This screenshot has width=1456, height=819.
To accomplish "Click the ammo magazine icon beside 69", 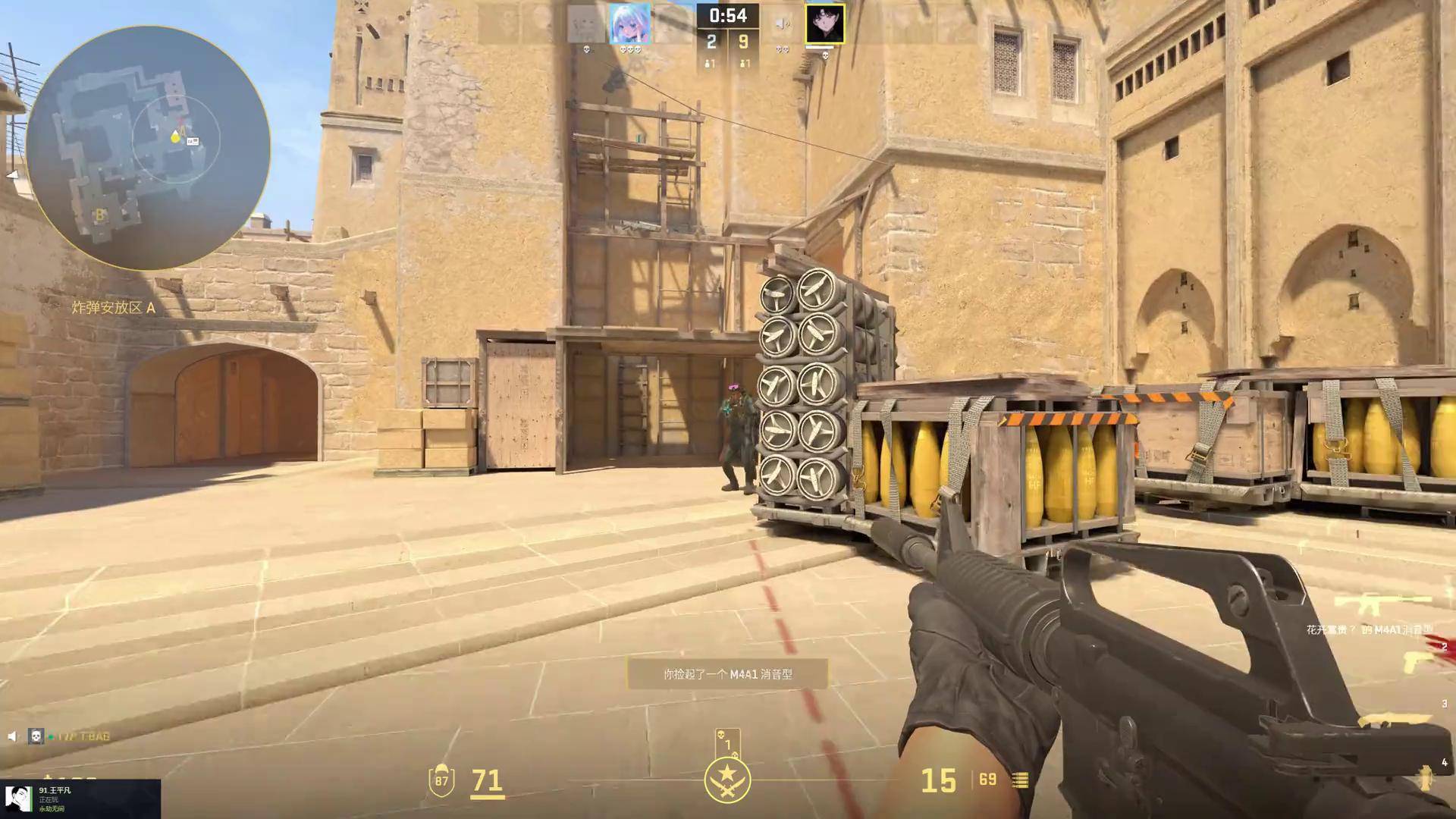I will 1020,780.
